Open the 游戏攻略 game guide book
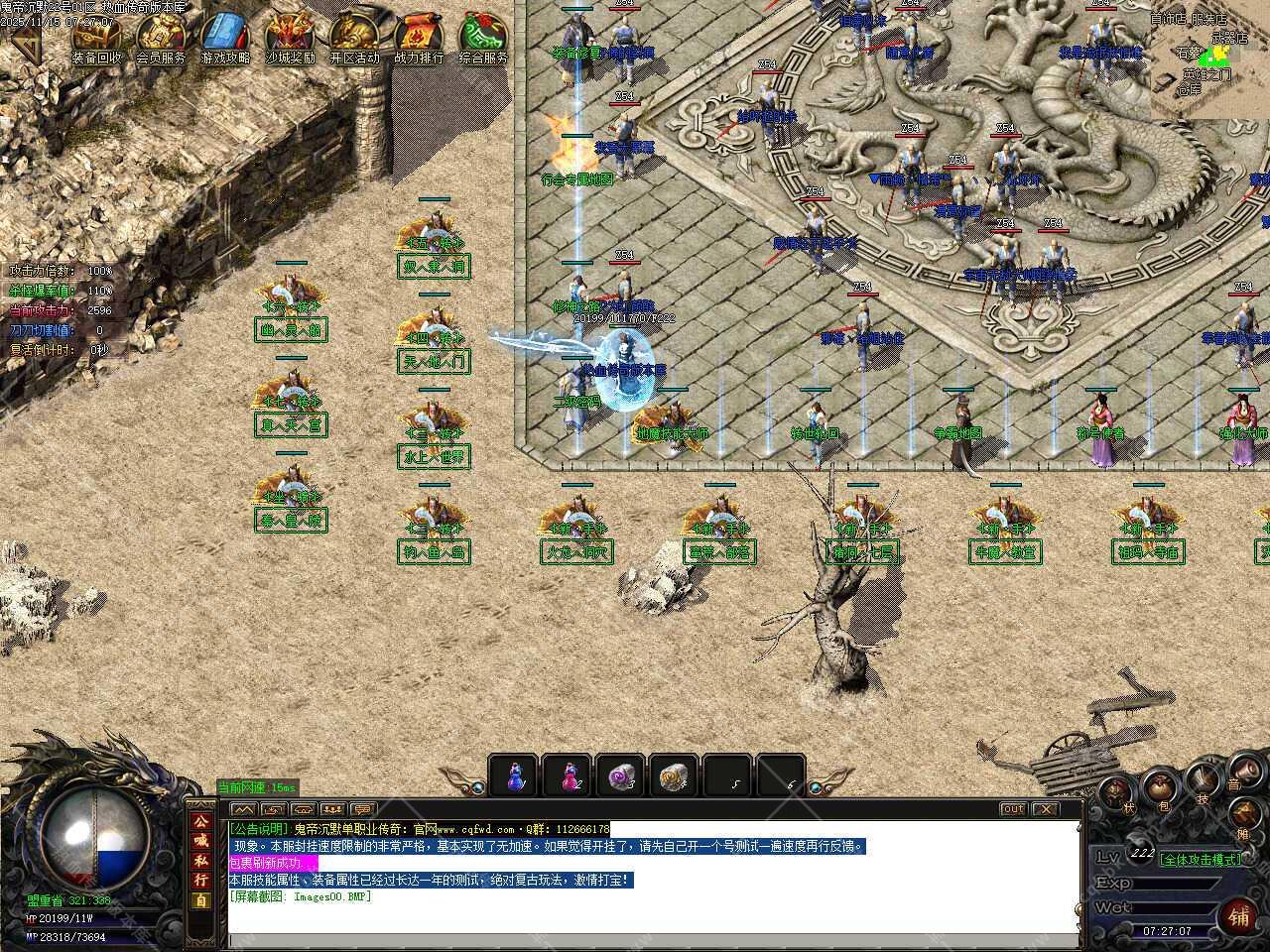 coord(225,40)
